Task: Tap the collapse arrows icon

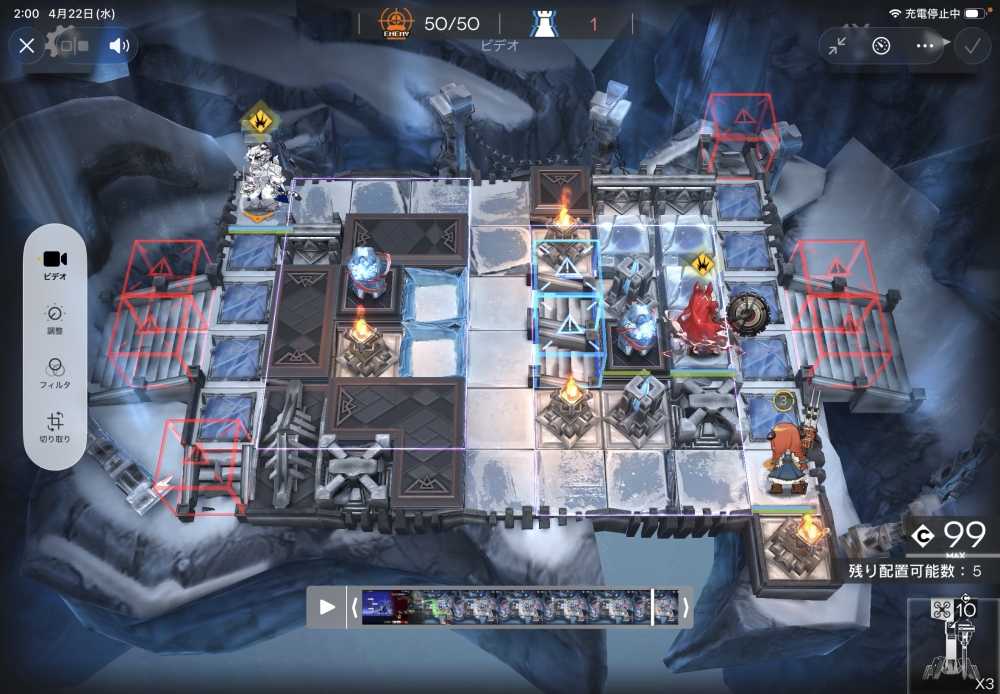Action: (838, 45)
